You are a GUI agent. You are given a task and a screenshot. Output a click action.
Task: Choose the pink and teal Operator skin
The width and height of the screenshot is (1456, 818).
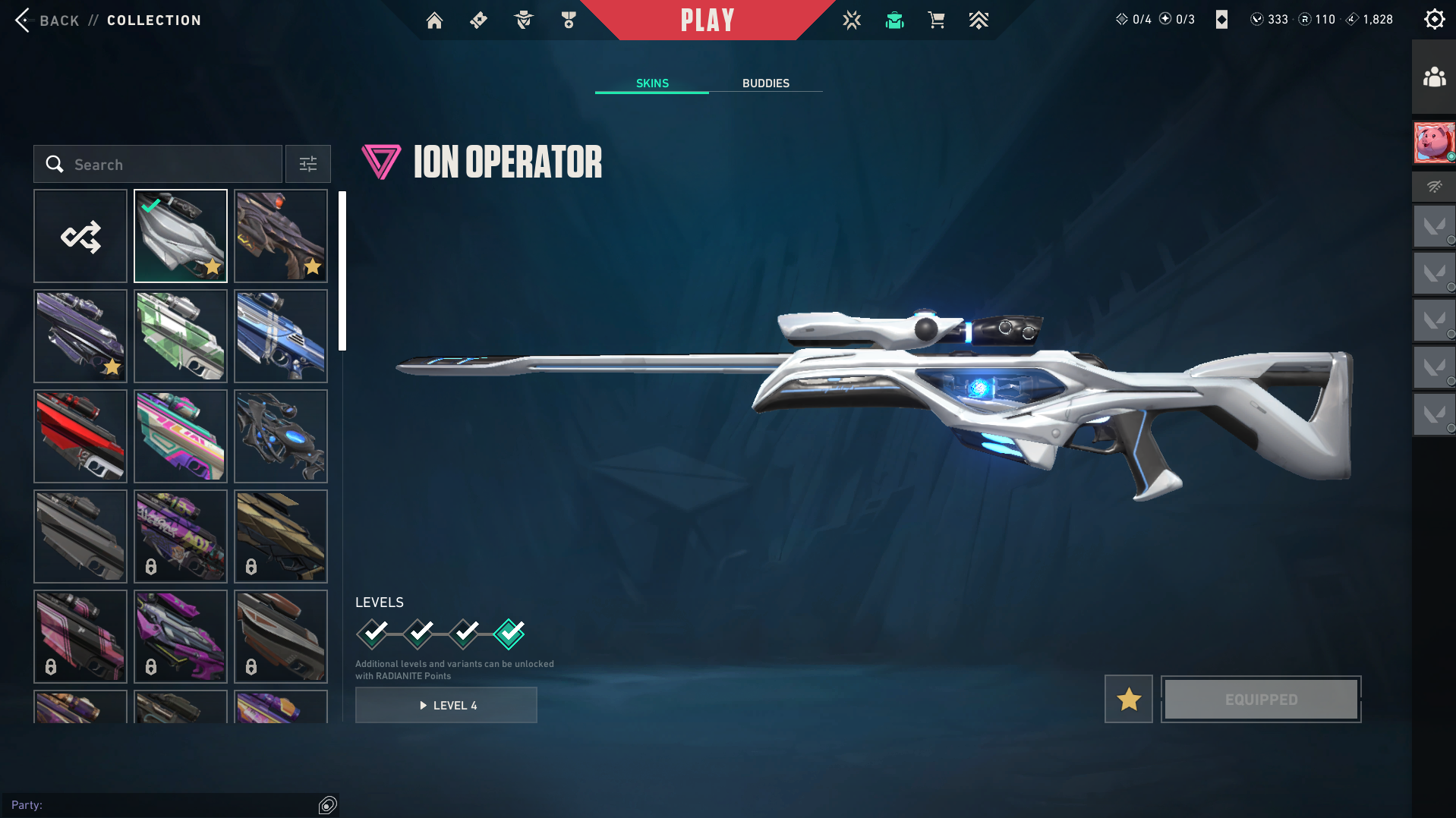[x=181, y=437]
